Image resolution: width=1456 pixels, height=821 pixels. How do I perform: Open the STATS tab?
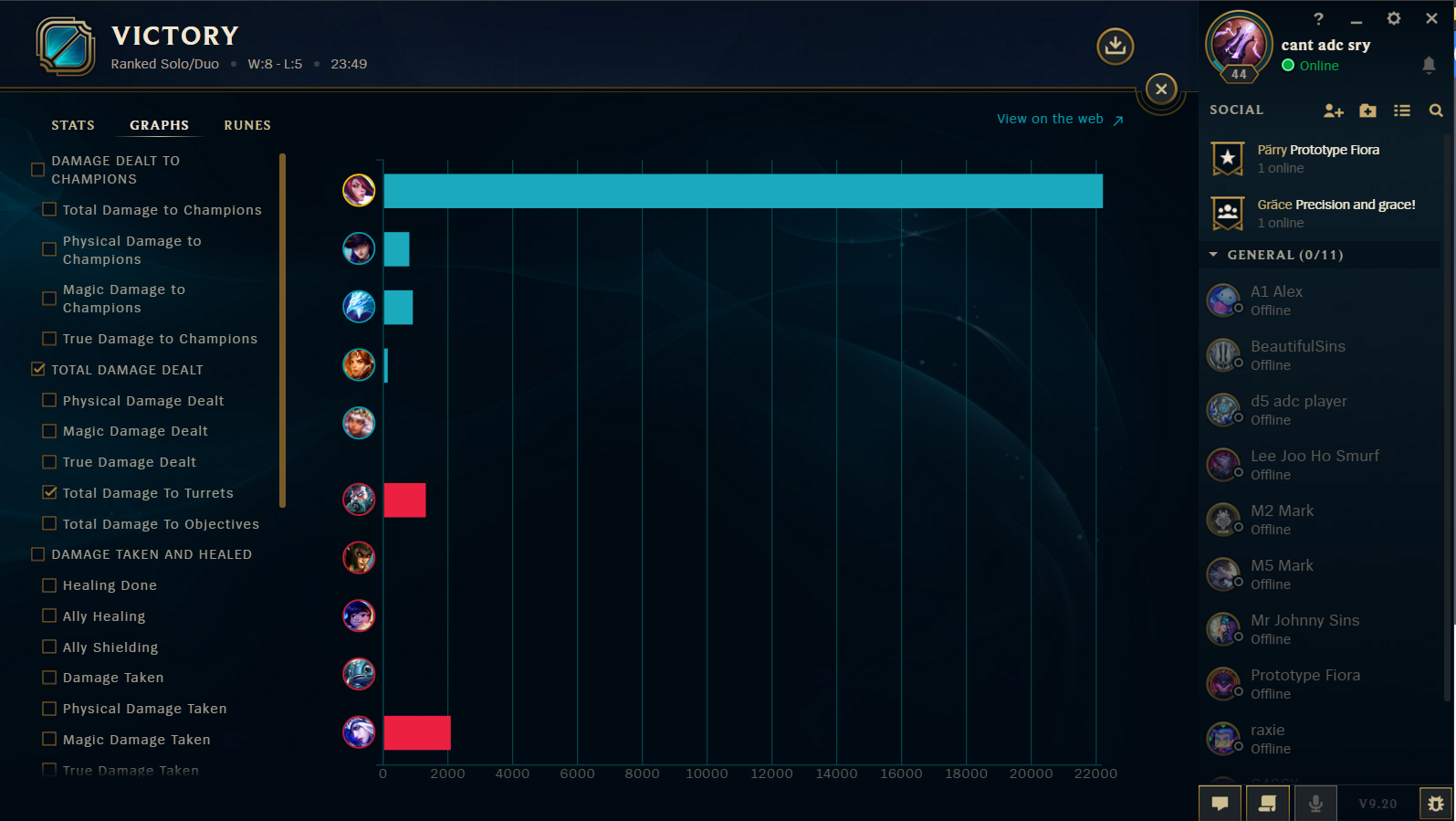(x=73, y=125)
